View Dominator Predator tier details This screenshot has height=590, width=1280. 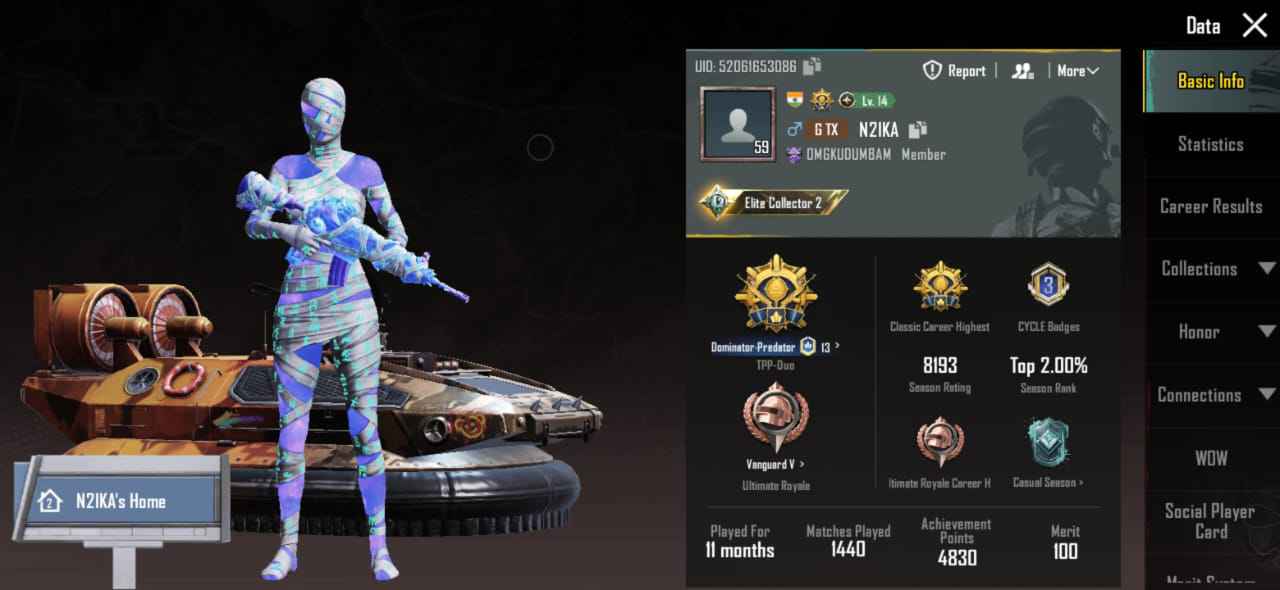775,347
